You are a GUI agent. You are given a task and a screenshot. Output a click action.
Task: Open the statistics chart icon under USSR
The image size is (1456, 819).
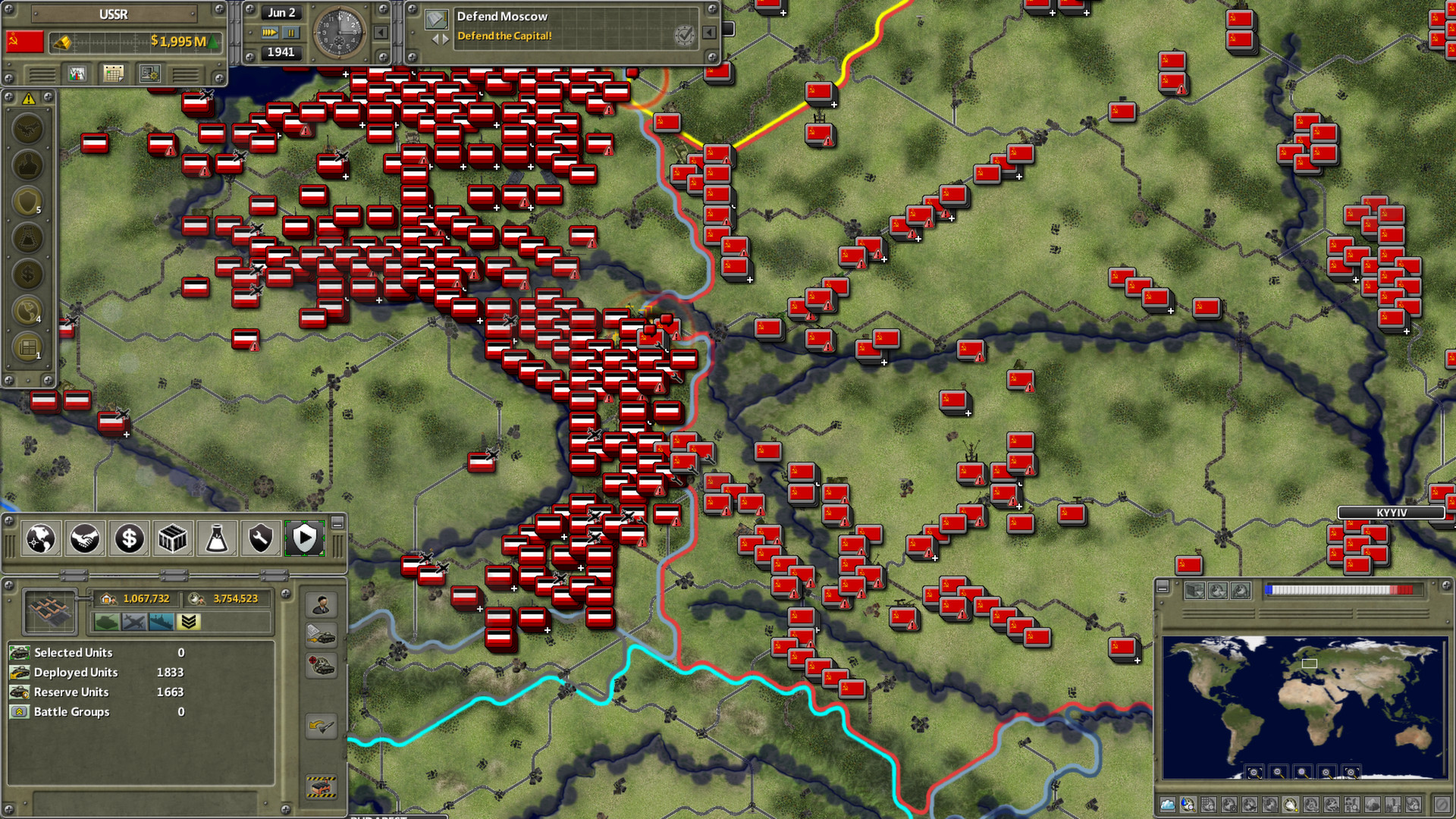tap(77, 74)
